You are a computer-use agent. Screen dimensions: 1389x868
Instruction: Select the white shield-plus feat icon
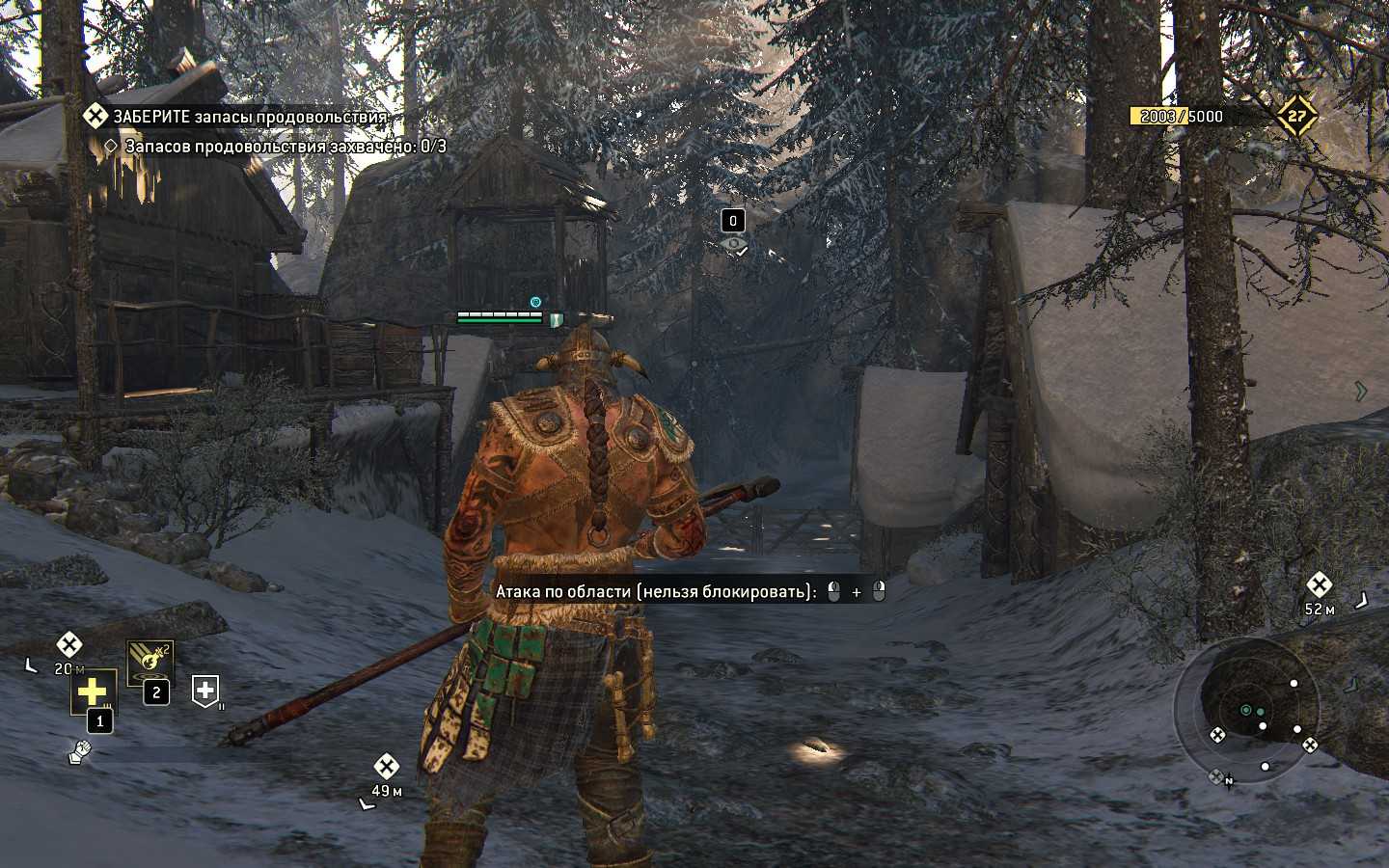(205, 689)
